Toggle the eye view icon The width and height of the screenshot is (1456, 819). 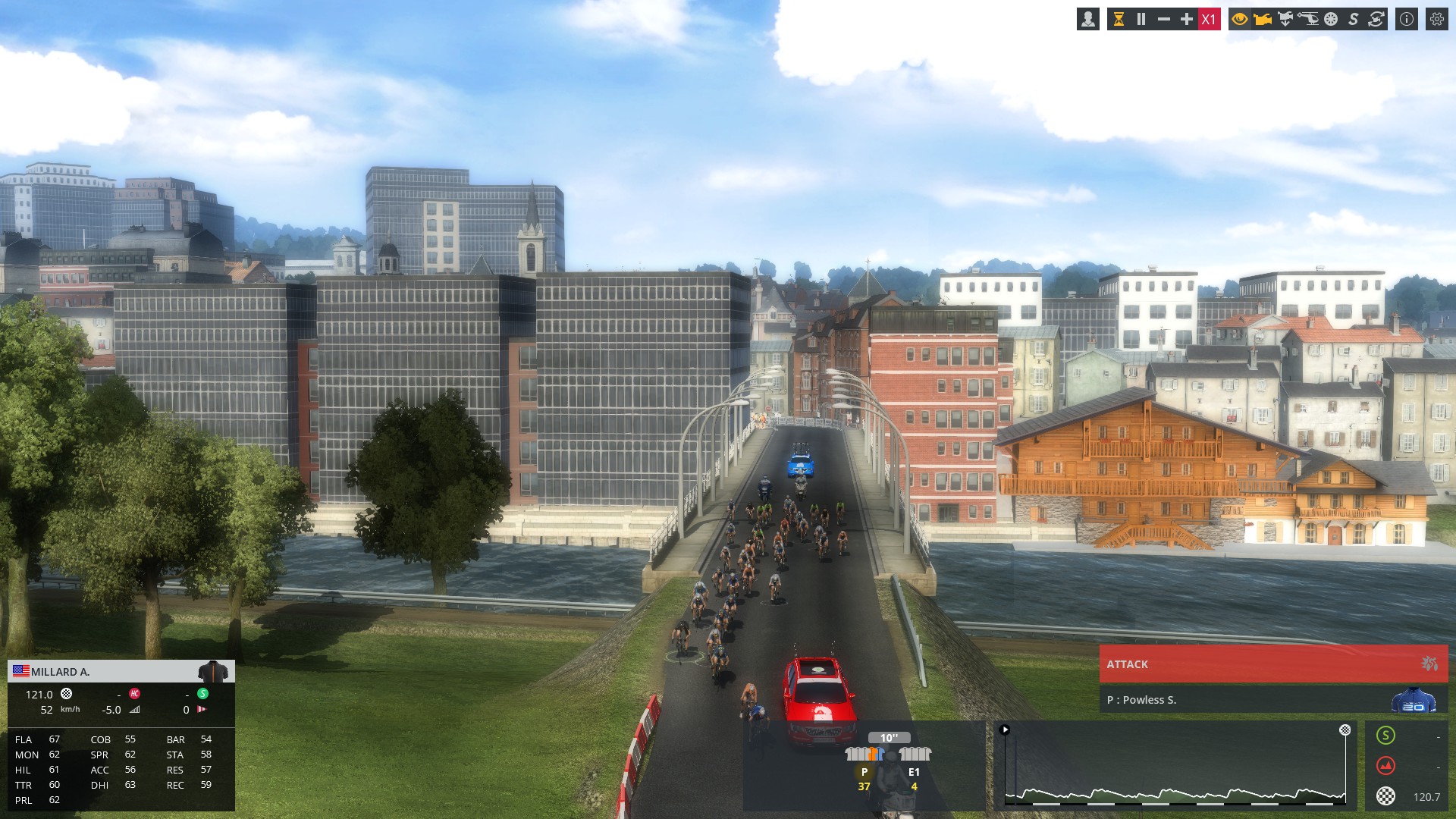tap(1240, 20)
